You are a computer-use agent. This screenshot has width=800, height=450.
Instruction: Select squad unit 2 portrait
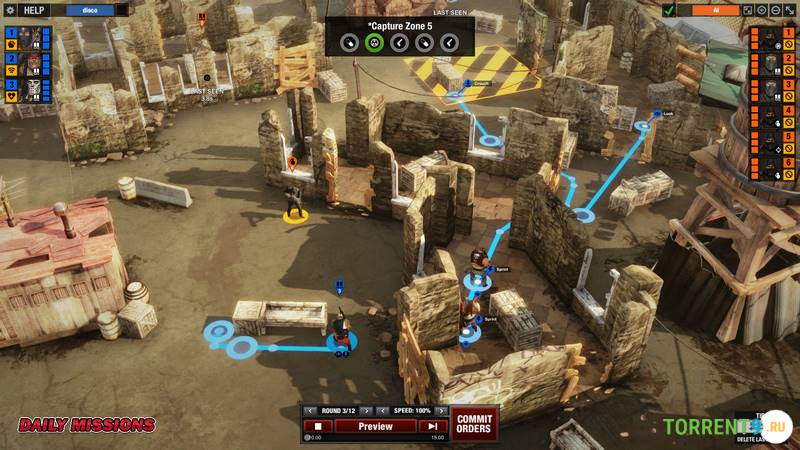[x=30, y=64]
